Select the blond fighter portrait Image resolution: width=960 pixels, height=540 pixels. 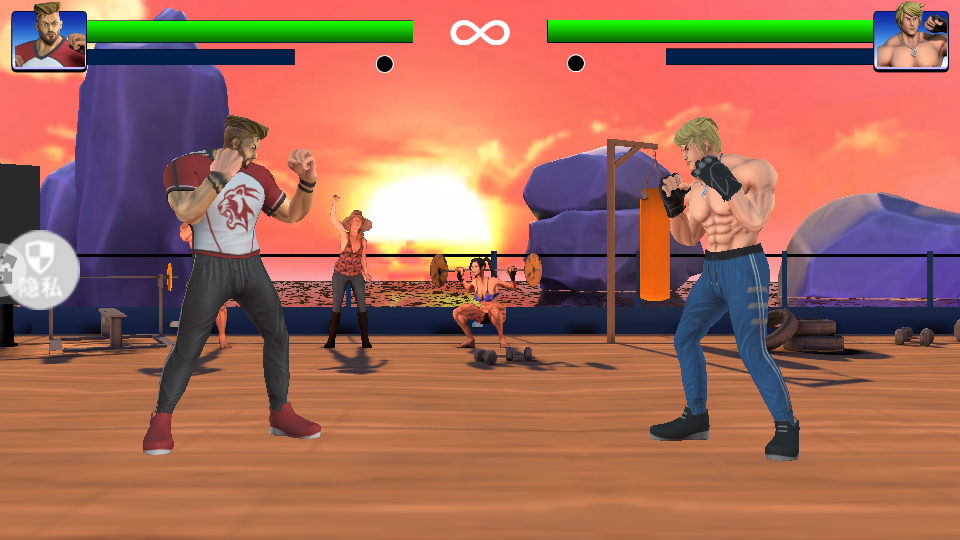(910, 40)
